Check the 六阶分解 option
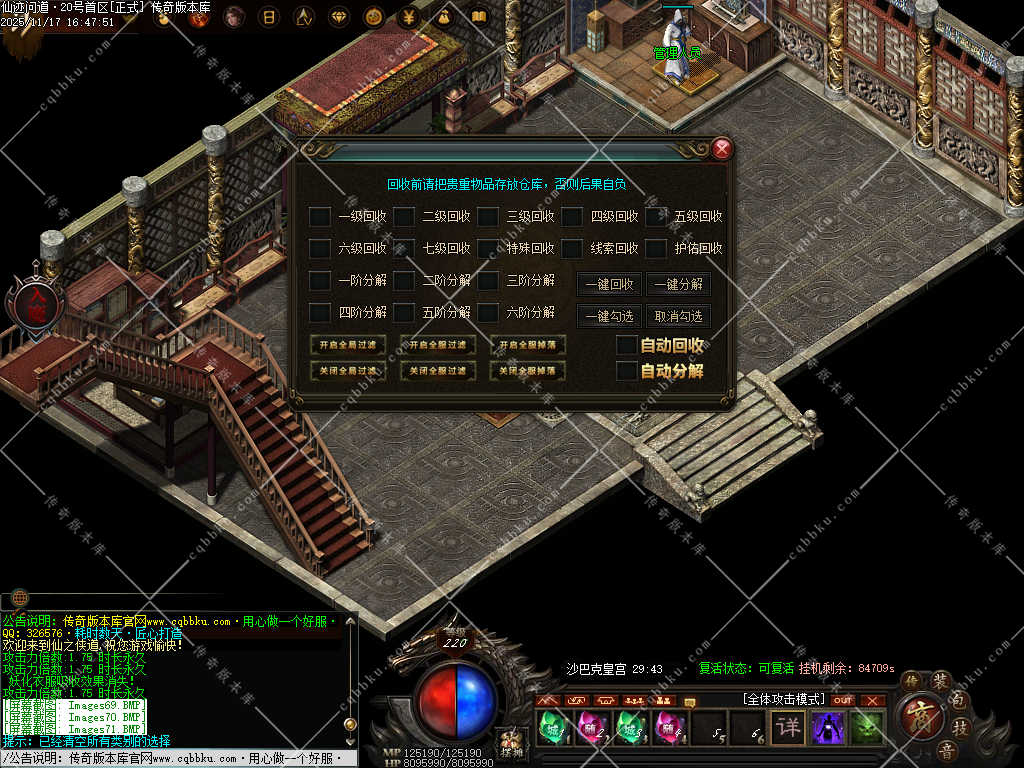Image resolution: width=1024 pixels, height=768 pixels. coord(488,313)
